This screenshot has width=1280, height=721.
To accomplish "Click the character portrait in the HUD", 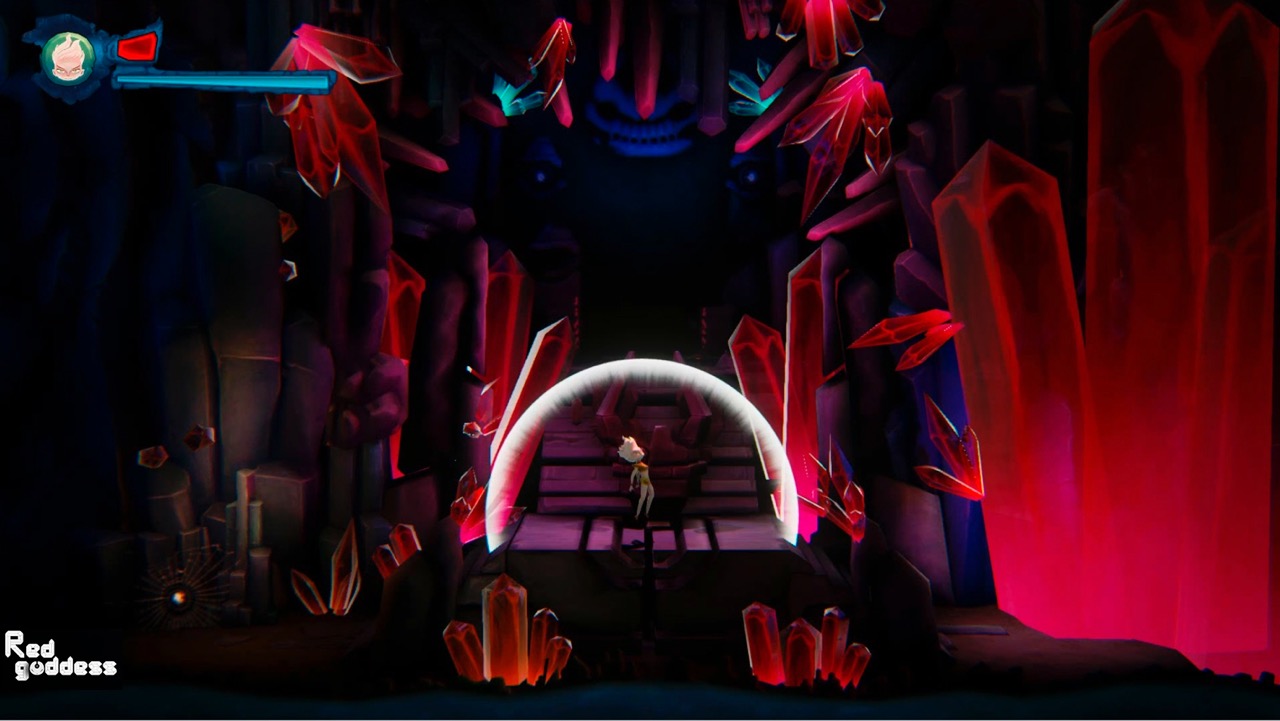I will pos(67,58).
